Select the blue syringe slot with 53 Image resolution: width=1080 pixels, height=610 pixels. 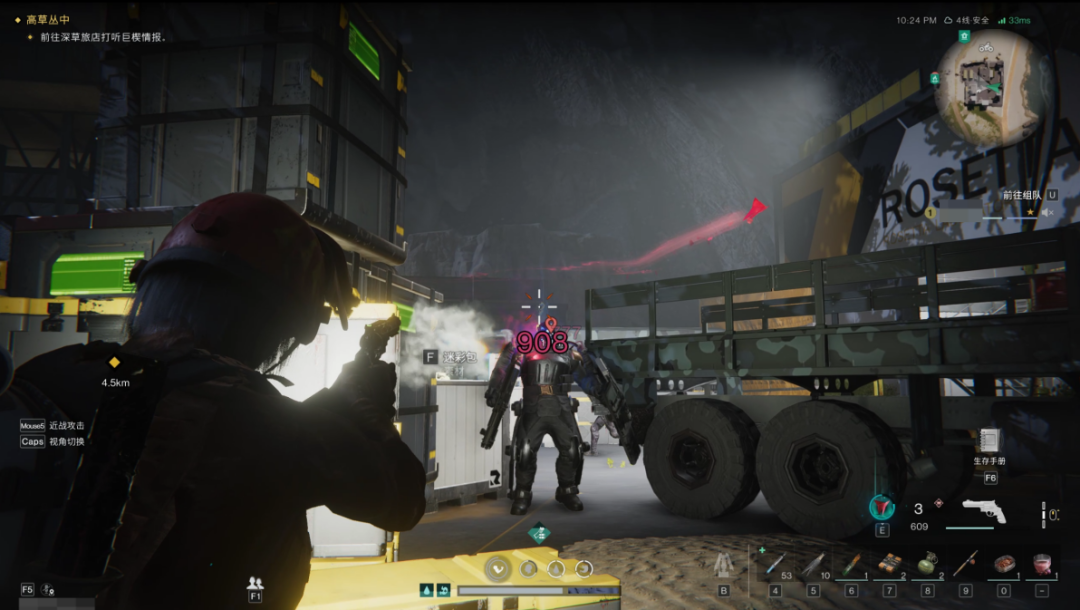(774, 565)
